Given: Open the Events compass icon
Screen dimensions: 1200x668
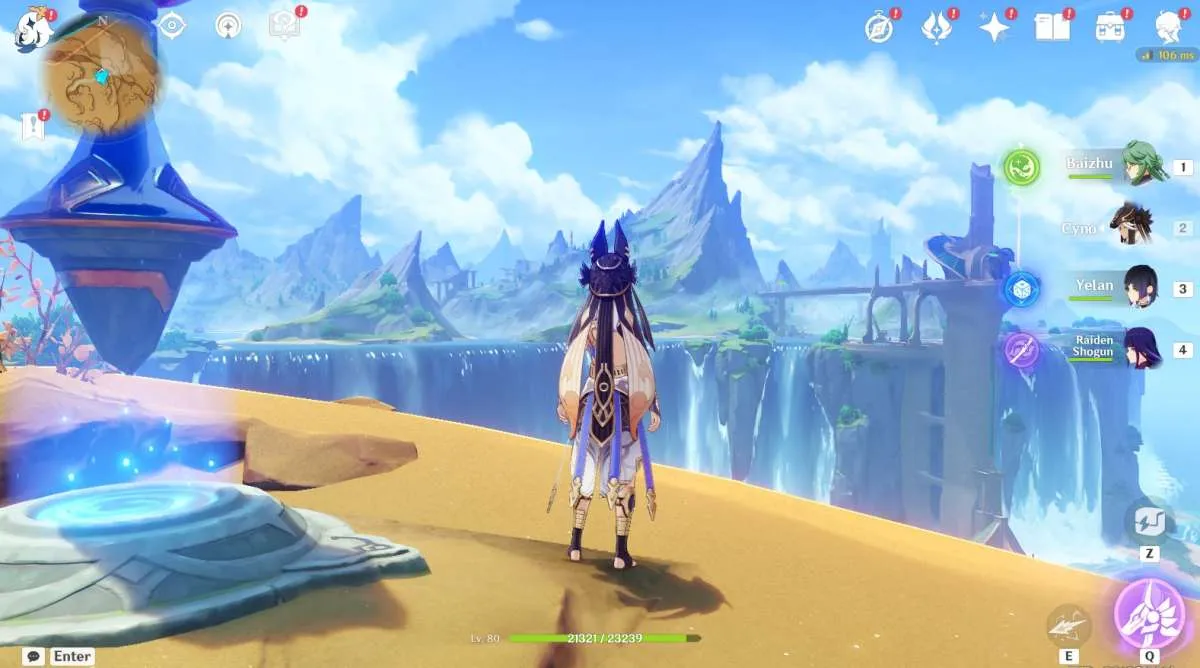Looking at the screenshot, I should 879,28.
